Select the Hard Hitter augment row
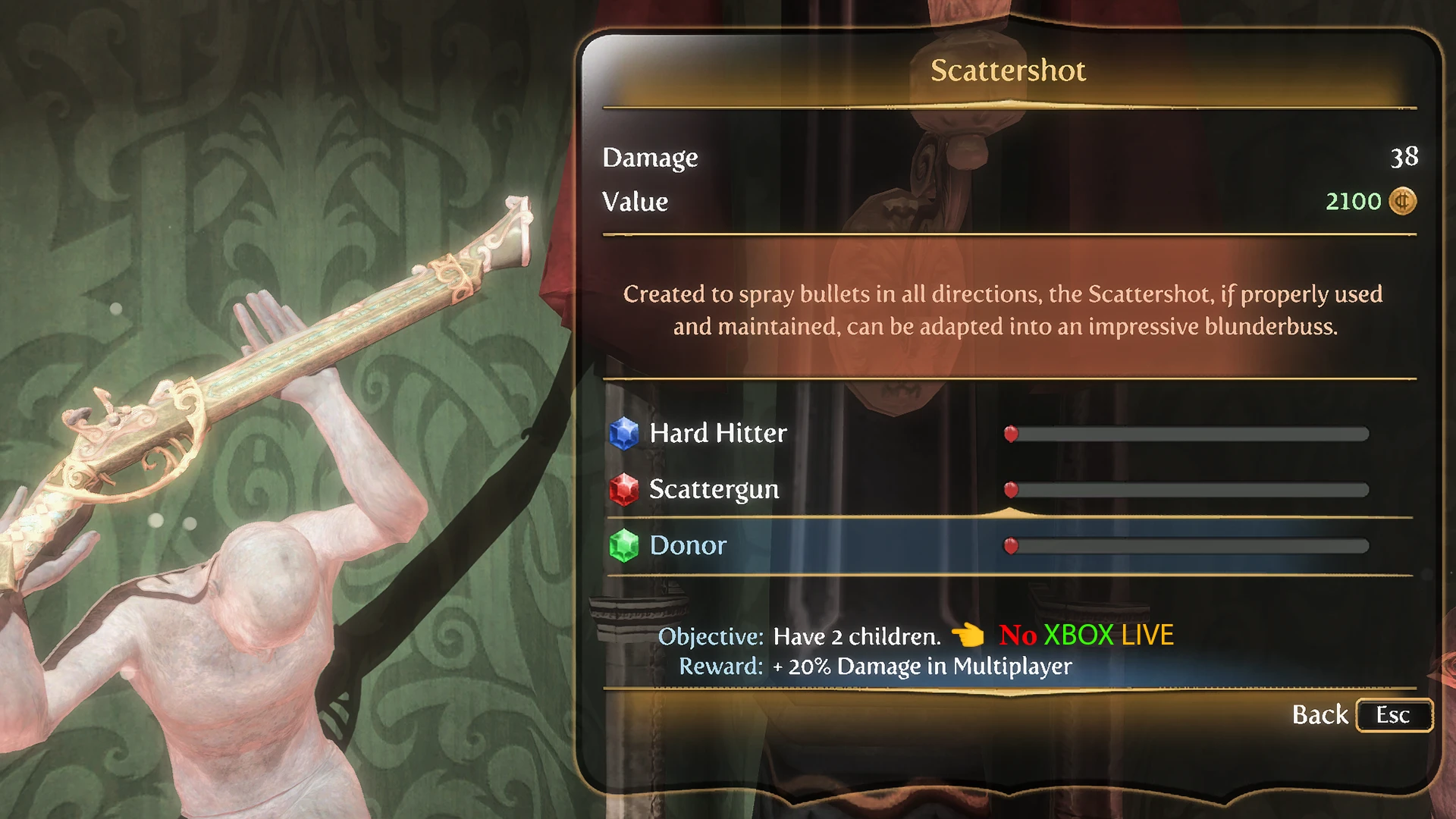1456x819 pixels. coord(718,433)
